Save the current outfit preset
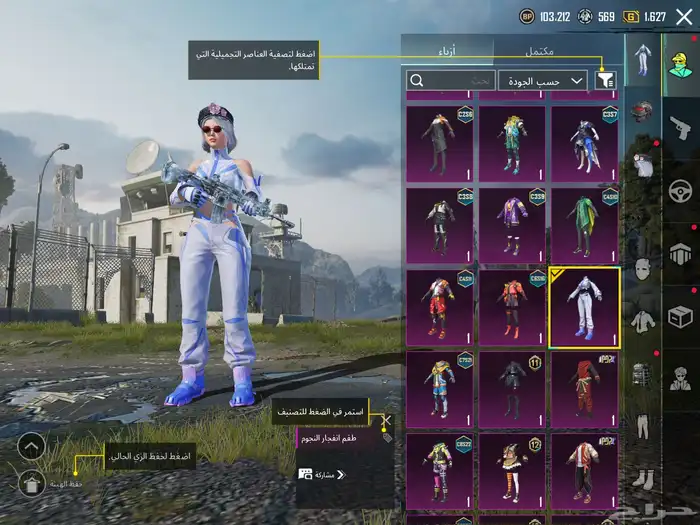 click(x=32, y=484)
